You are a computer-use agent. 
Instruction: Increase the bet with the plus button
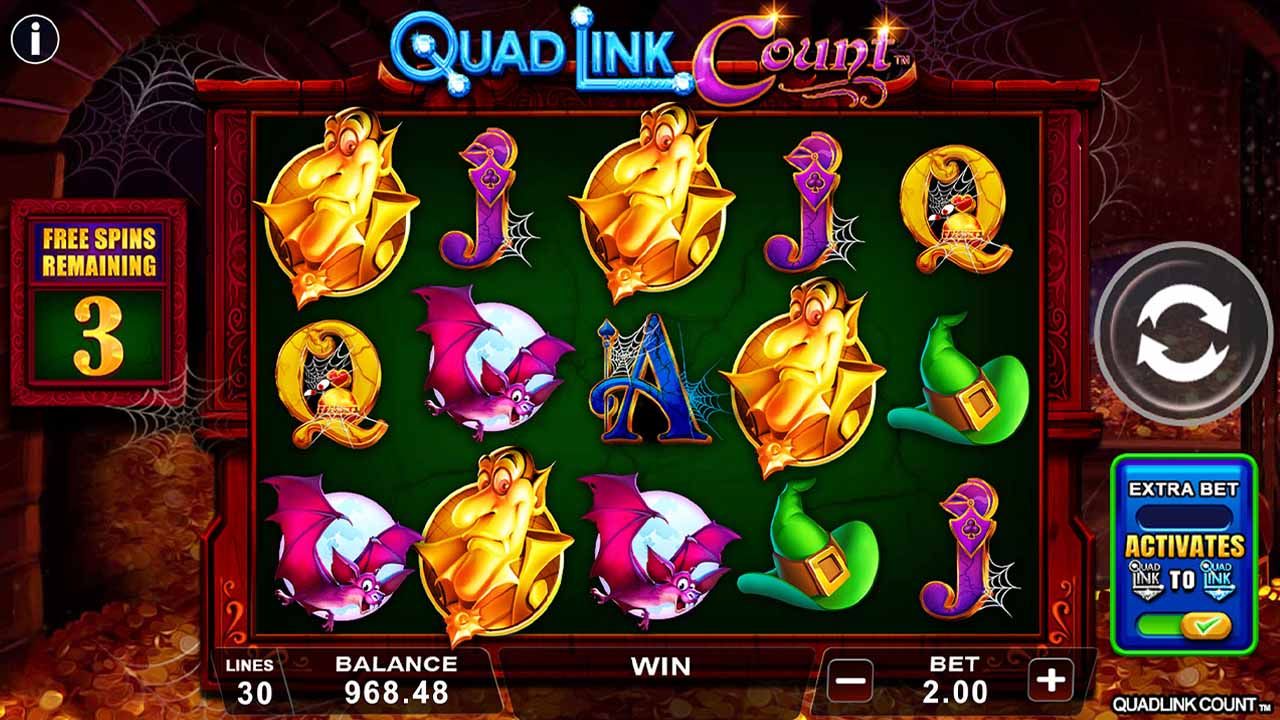point(1049,678)
